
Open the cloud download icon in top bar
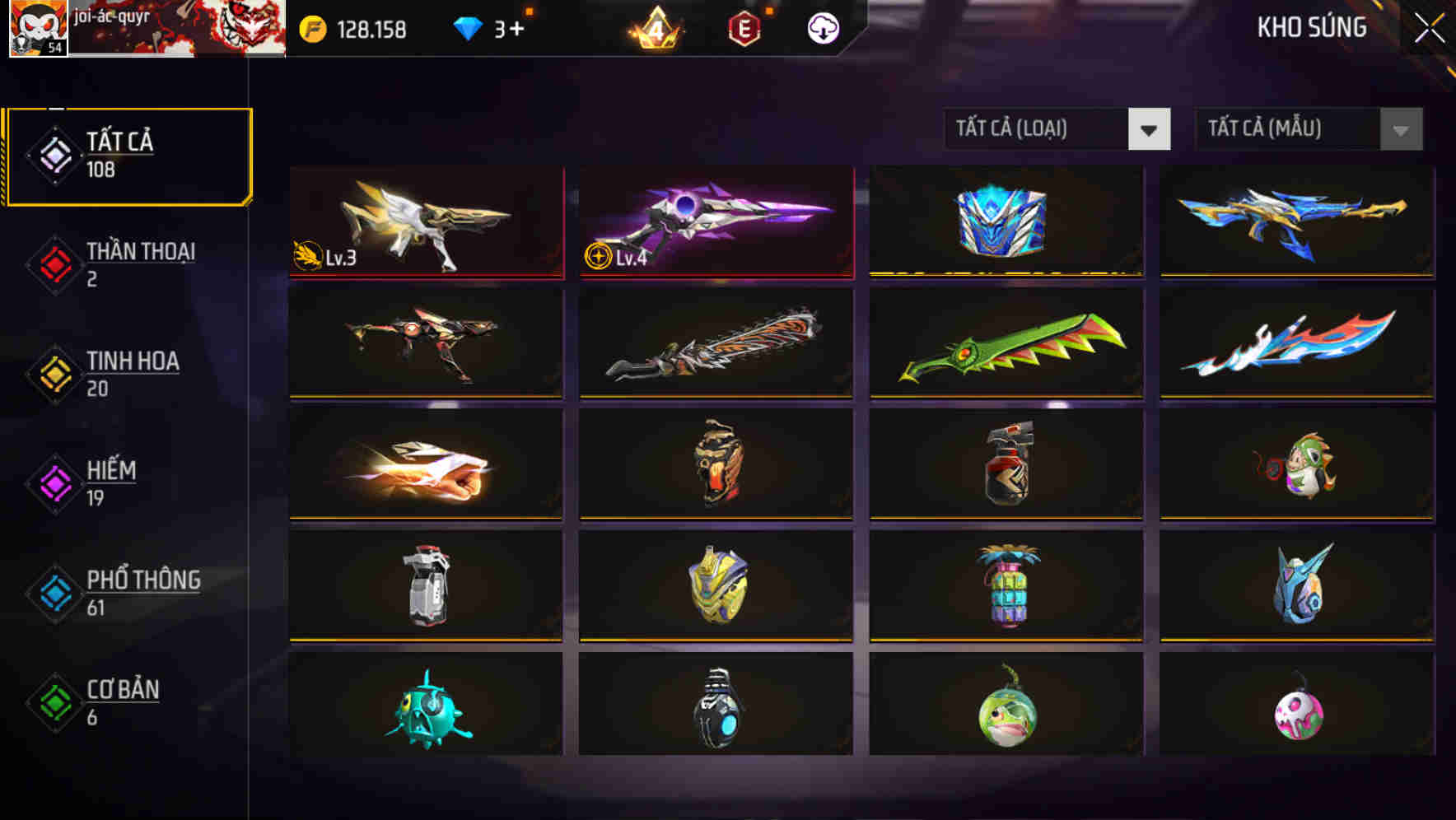pos(822,27)
